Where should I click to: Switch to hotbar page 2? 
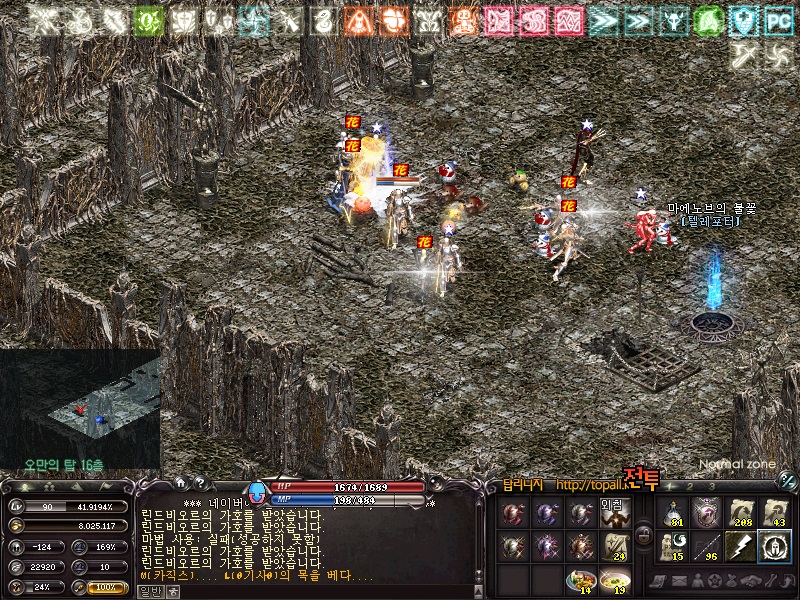tap(690, 486)
